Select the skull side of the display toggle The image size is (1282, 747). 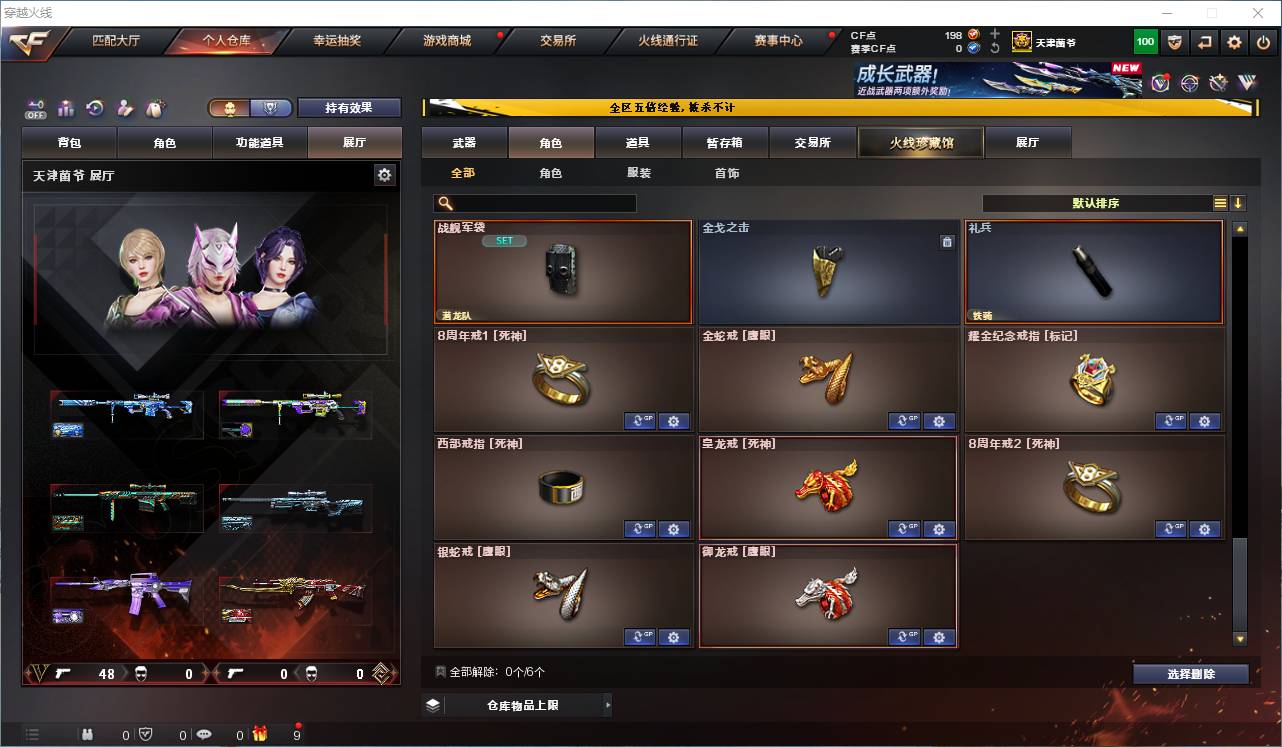pos(228,109)
